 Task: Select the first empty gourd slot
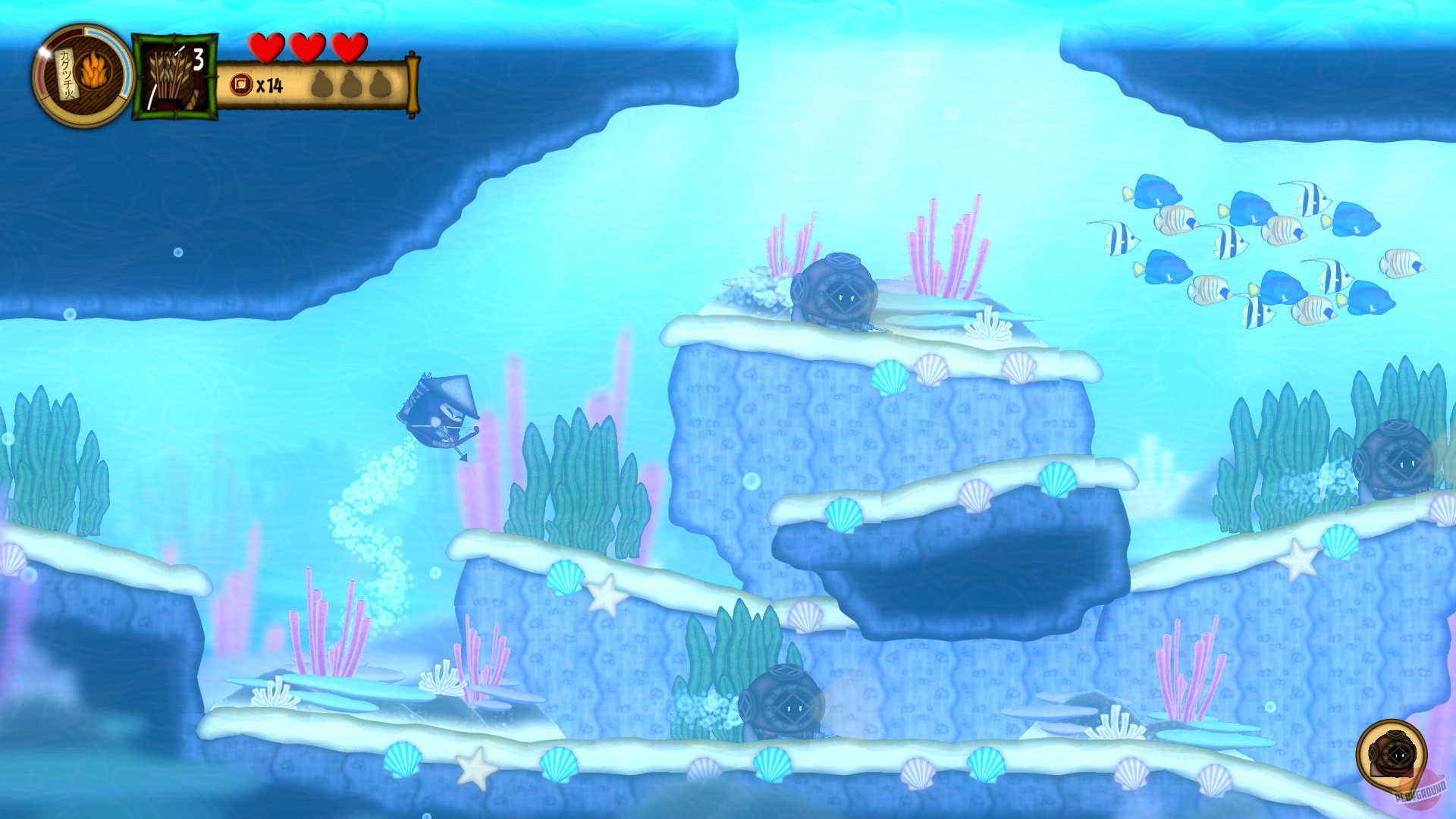point(322,83)
